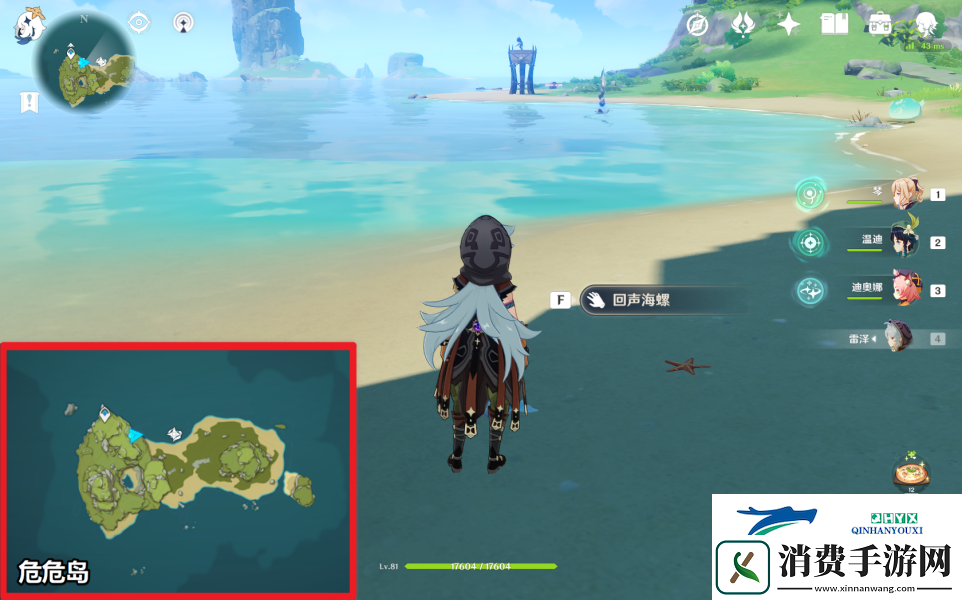The width and height of the screenshot is (962, 600).
Task: Open the Adventurer Handbook book icon
Action: (x=834, y=25)
